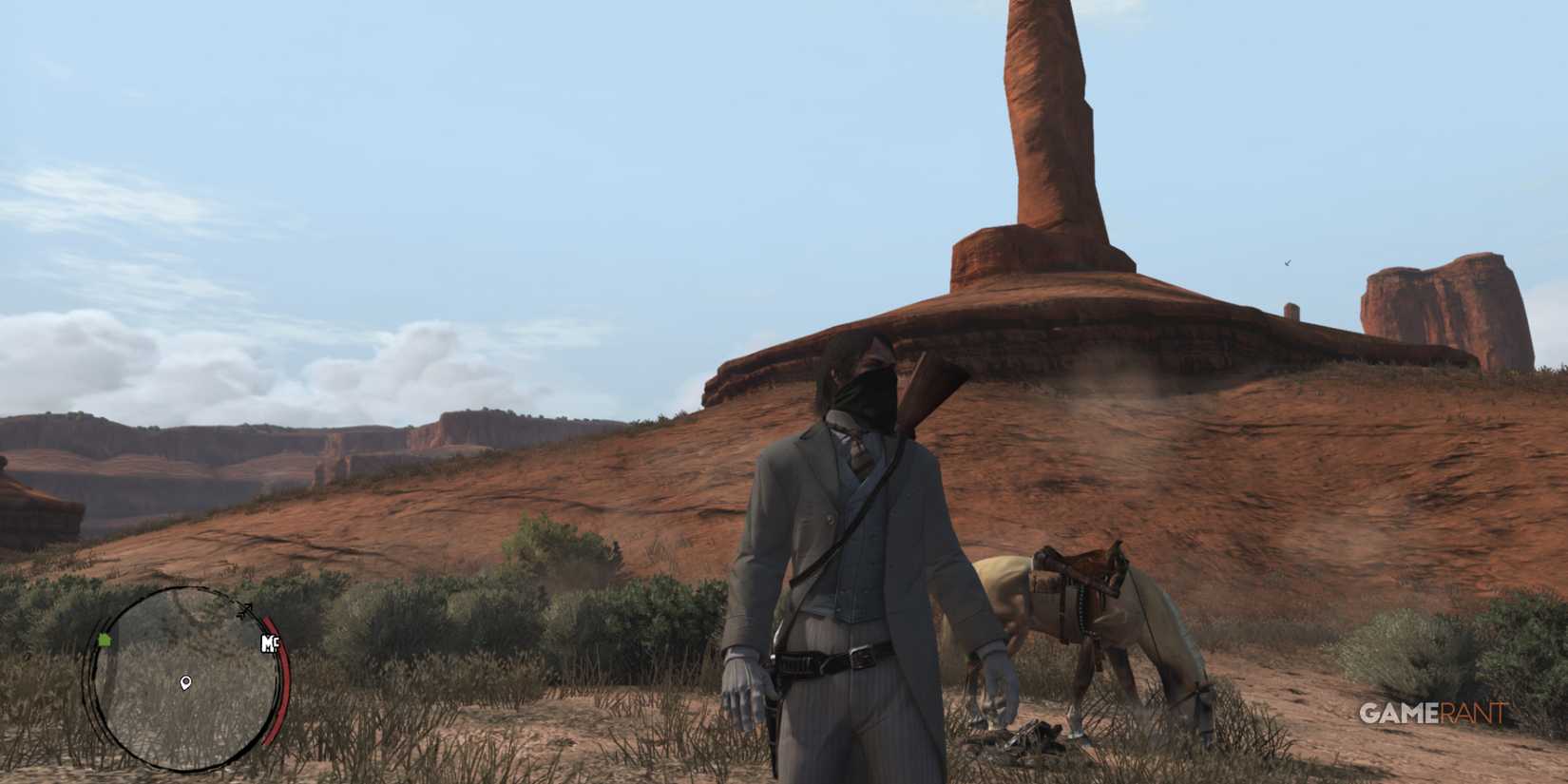Select the MC mission marker on the minimap
Viewport: 1568px width, 784px height.
click(x=270, y=644)
